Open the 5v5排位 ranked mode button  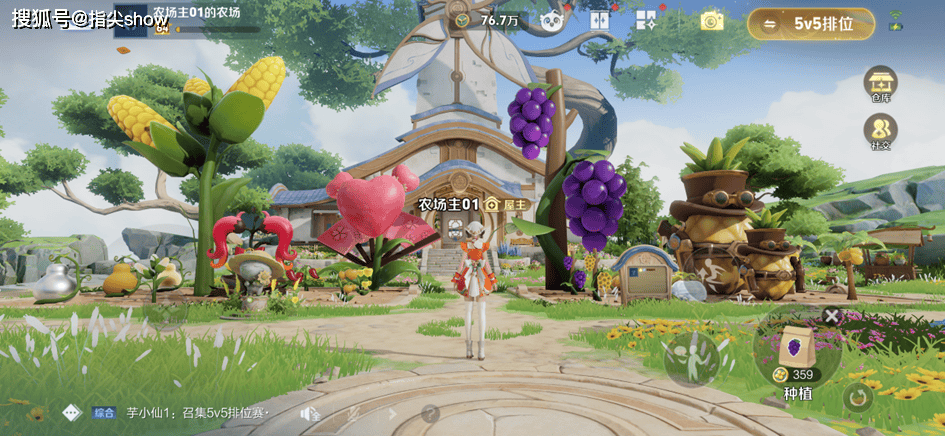point(811,24)
